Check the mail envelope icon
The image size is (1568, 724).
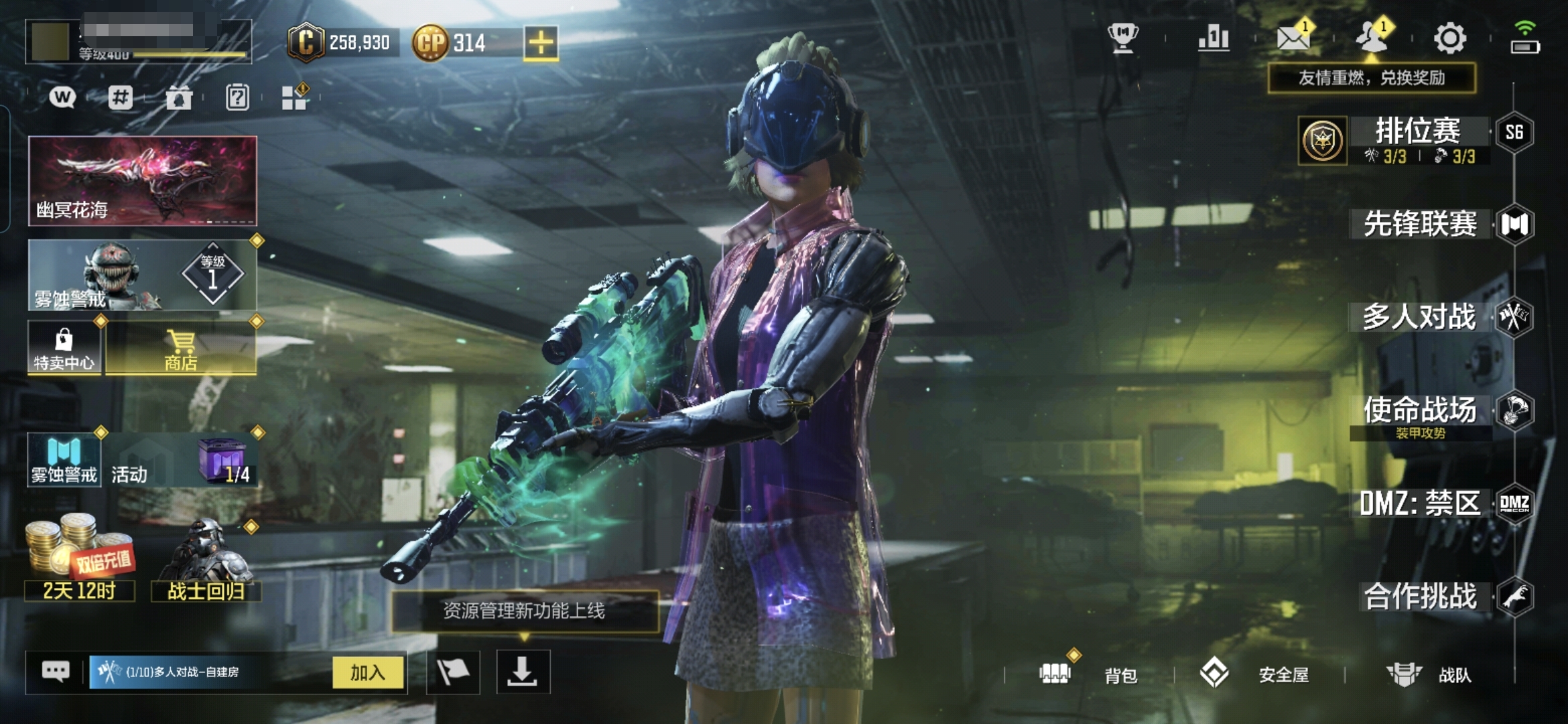1293,38
